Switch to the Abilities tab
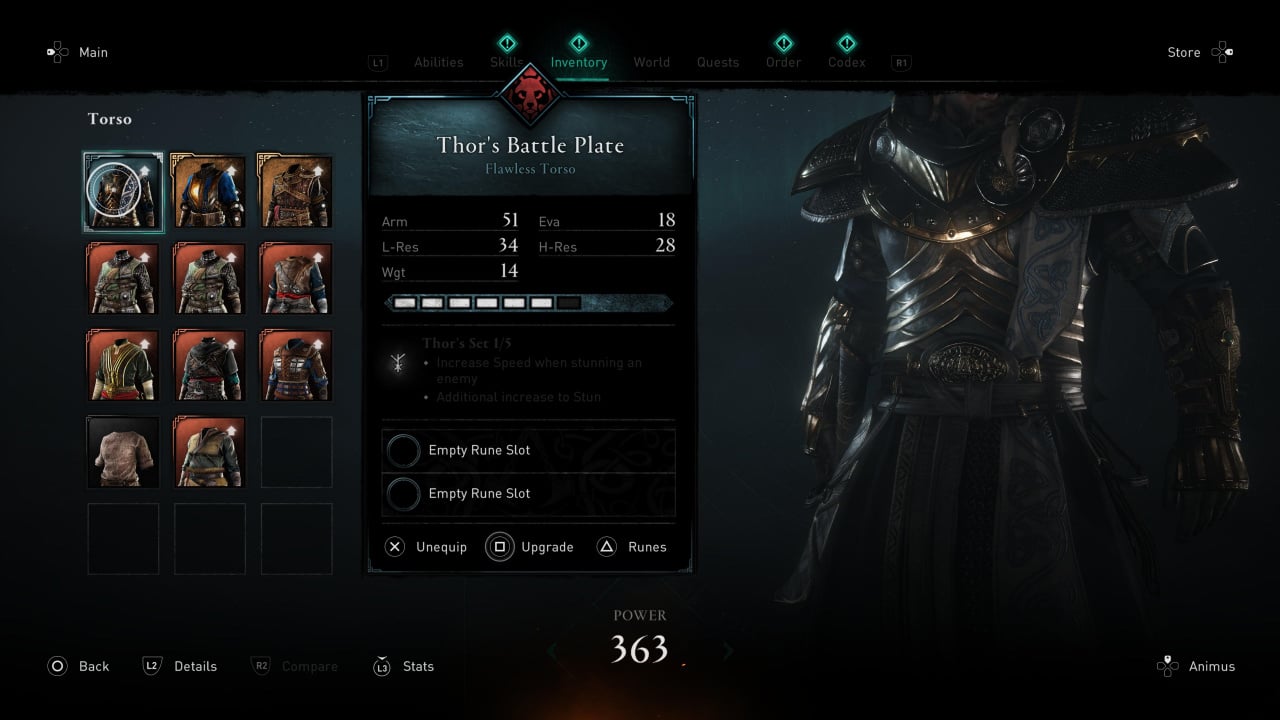This screenshot has width=1280, height=720. pyautogui.click(x=438, y=62)
